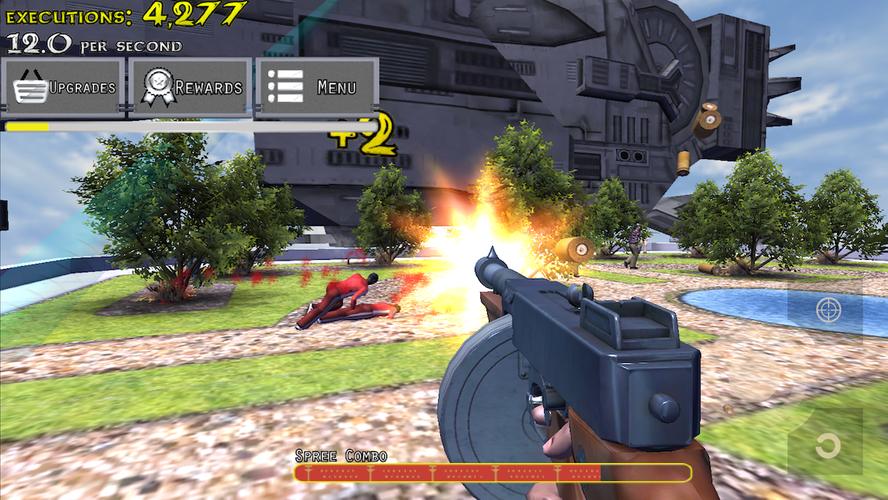Tap the crosshair aim button
Screen dimensions: 888x500
(x=827, y=310)
